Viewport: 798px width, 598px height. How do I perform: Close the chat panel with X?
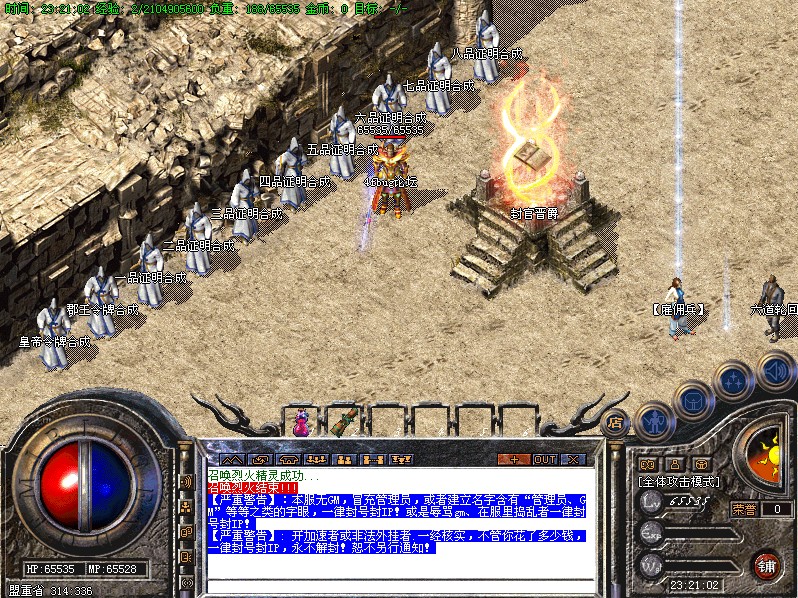point(573,459)
